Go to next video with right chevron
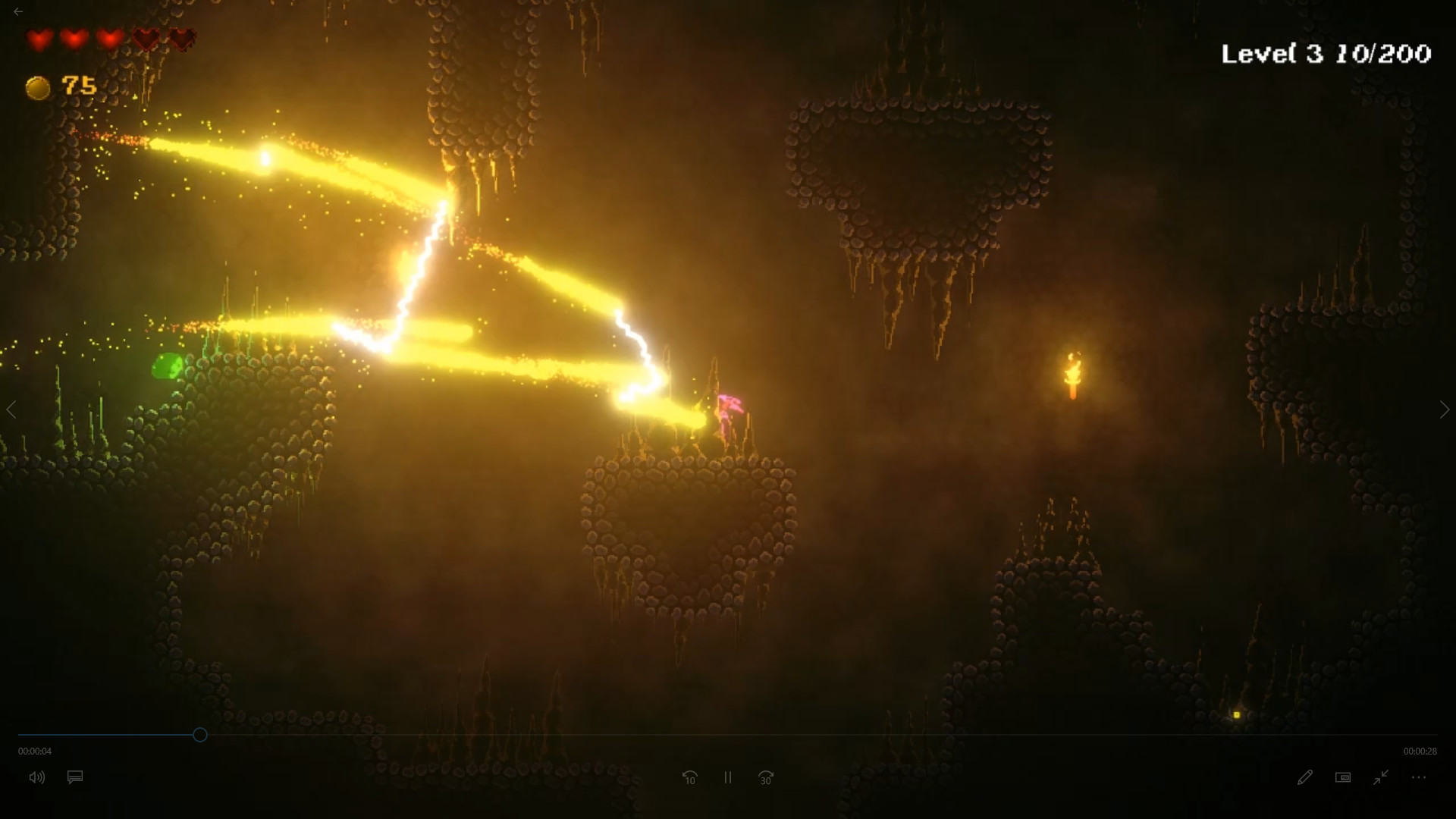 coord(1444,410)
